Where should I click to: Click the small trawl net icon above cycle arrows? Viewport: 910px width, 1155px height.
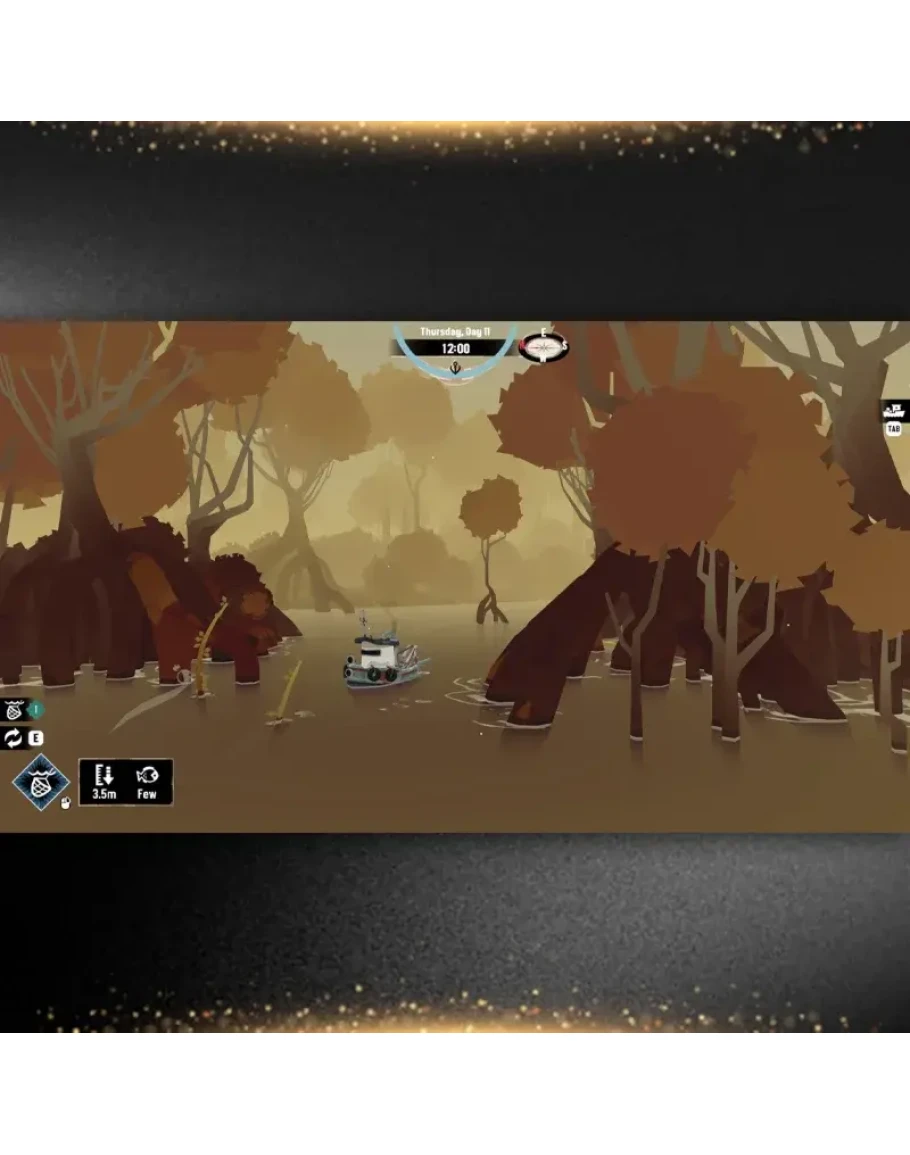click(x=14, y=711)
